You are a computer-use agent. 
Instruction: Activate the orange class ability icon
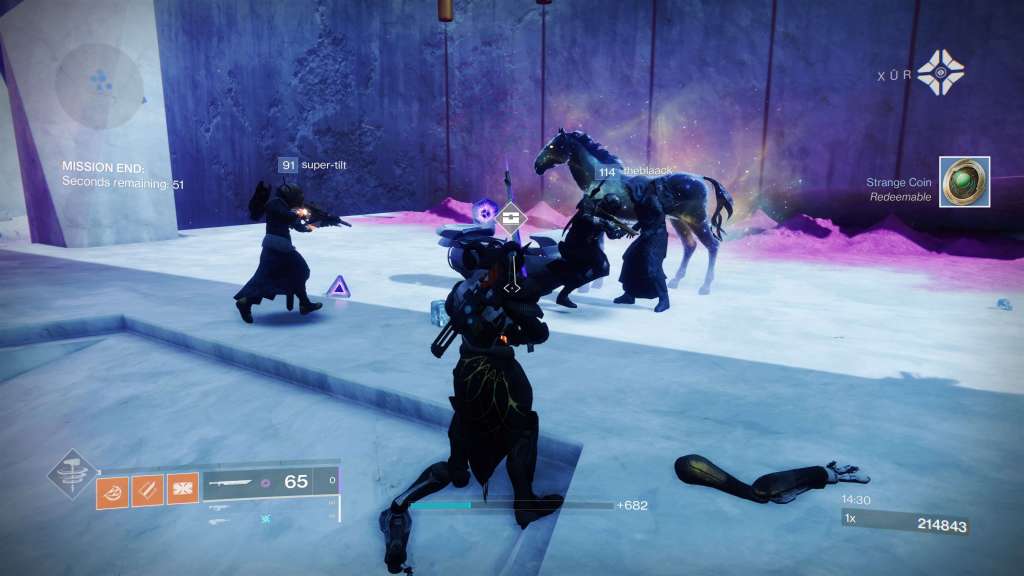[x=182, y=488]
